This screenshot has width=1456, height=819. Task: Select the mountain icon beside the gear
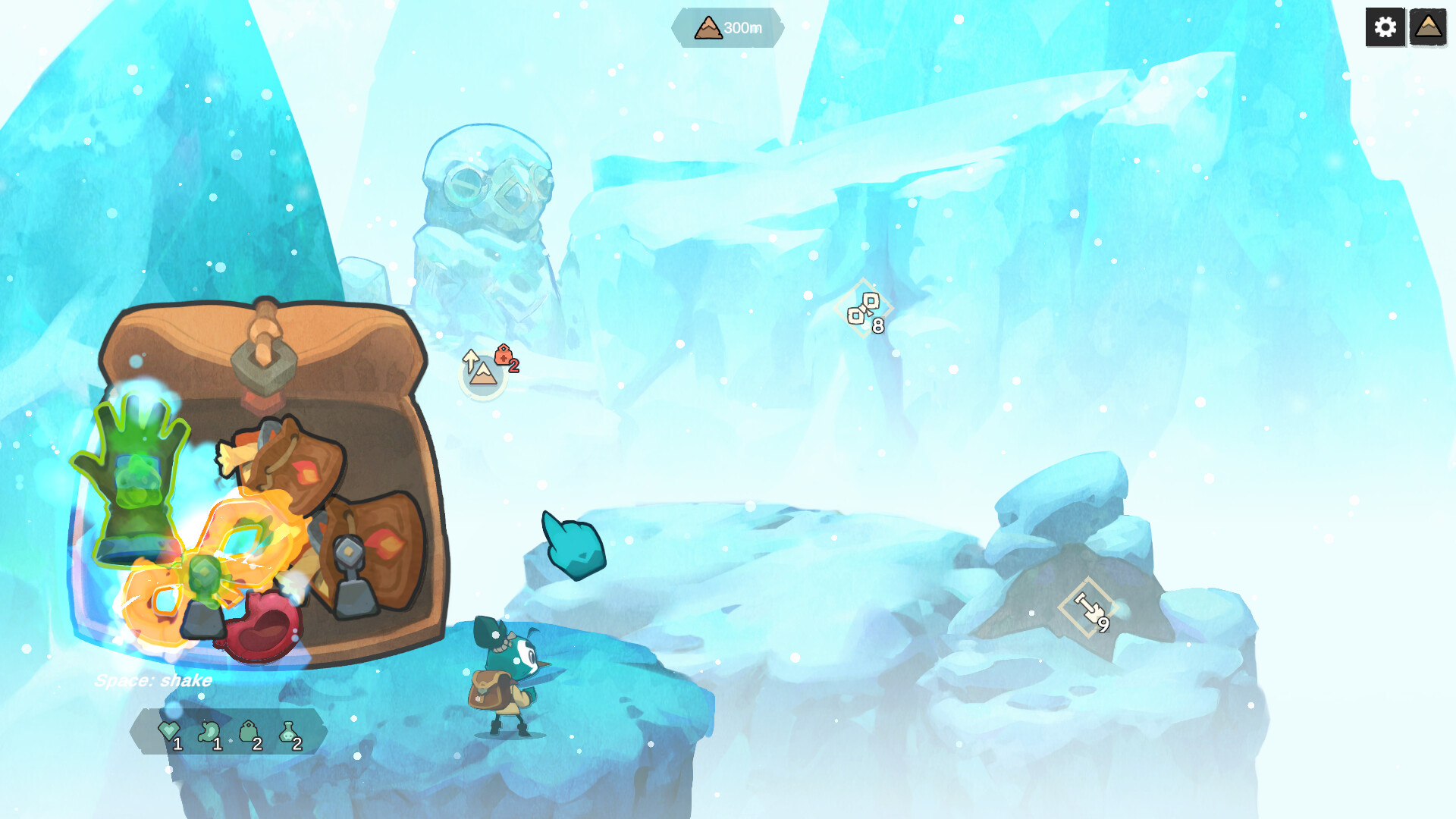[x=1429, y=27]
